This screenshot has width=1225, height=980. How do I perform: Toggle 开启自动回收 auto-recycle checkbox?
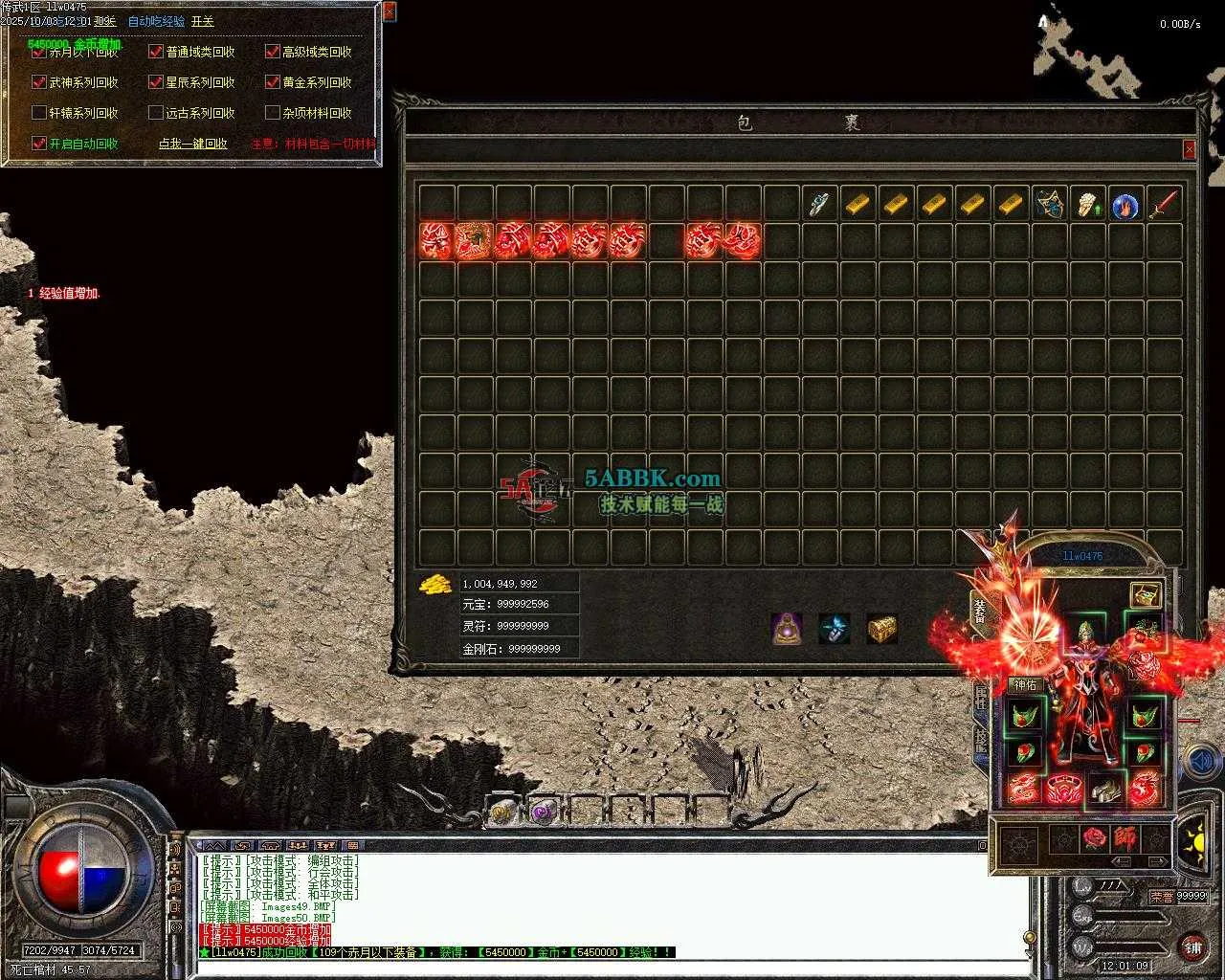point(39,144)
